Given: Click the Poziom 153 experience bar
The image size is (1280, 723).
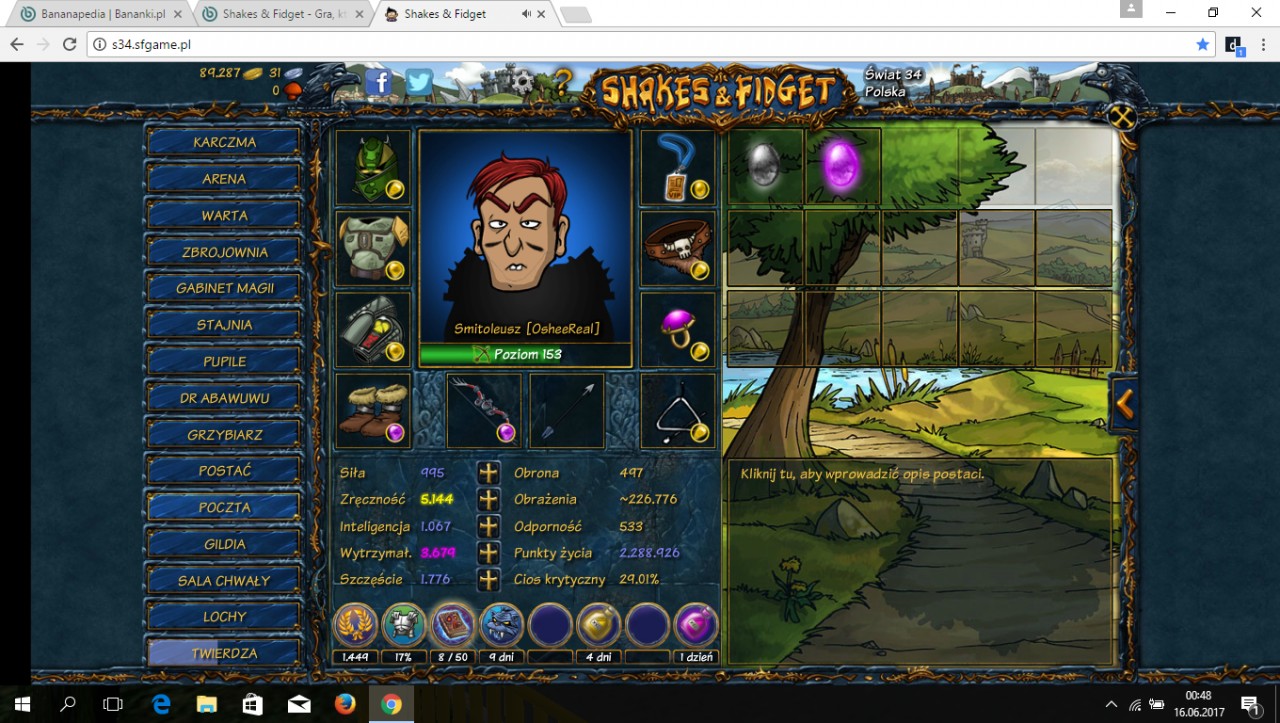Looking at the screenshot, I should [525, 354].
